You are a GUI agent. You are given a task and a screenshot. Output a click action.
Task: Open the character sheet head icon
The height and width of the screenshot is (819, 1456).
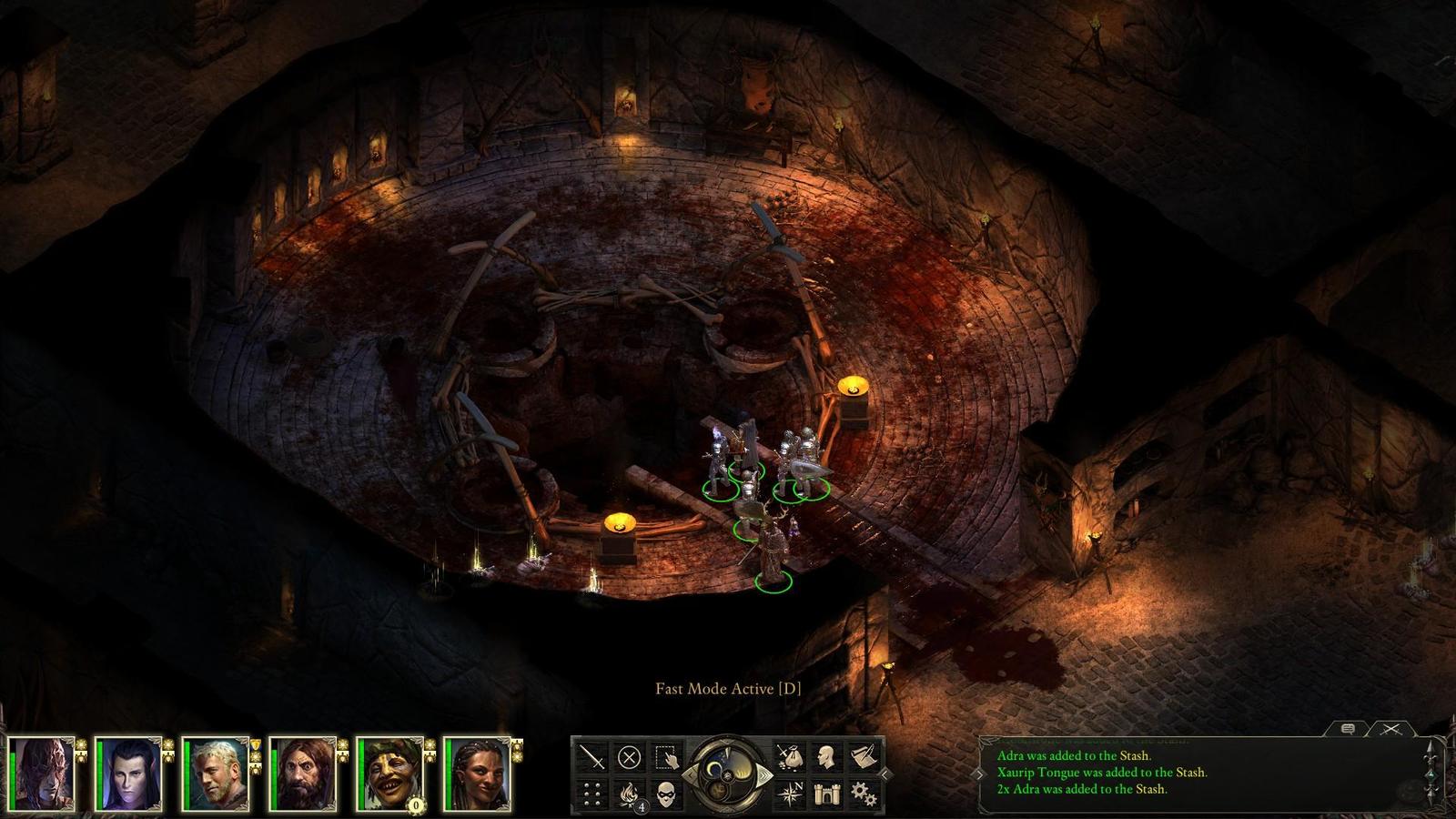coord(826,757)
